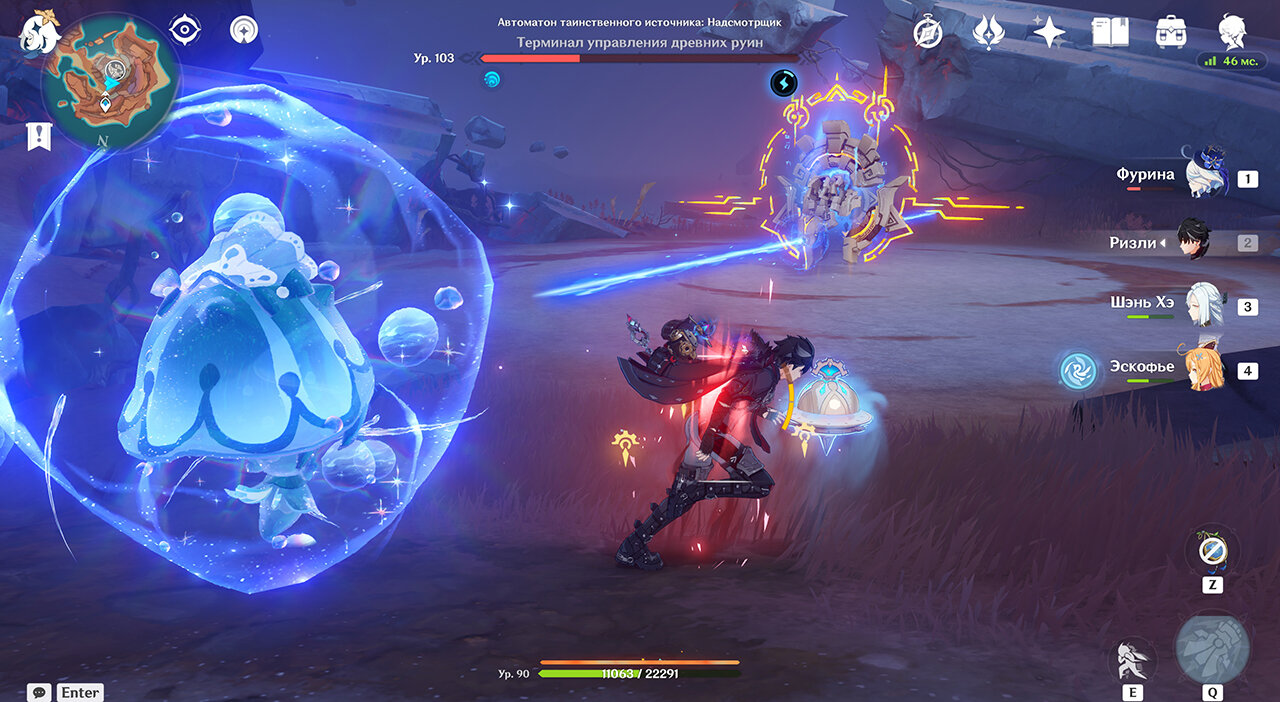Viewport: 1280px width, 702px height.
Task: Open the winged emblem icon in the top bar
Action: point(988,33)
